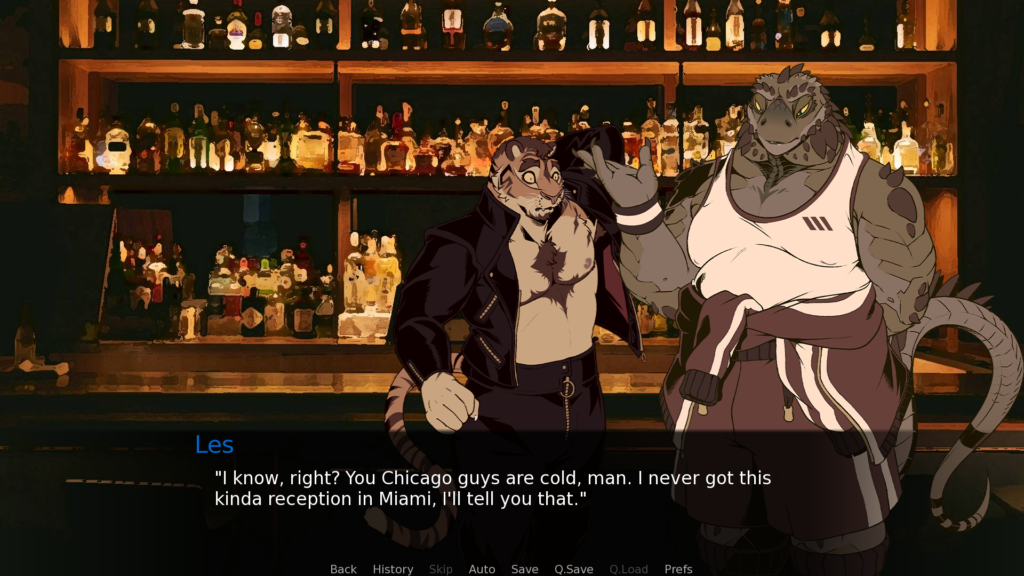The height and width of the screenshot is (576, 1024).
Task: Go Back to the previous line
Action: (x=343, y=569)
